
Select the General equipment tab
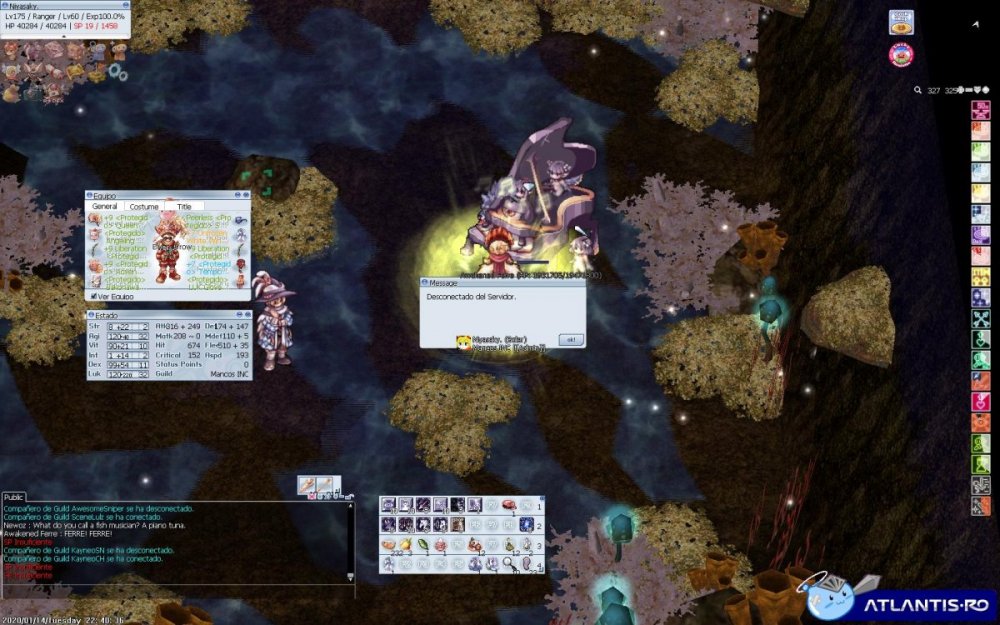click(x=105, y=206)
